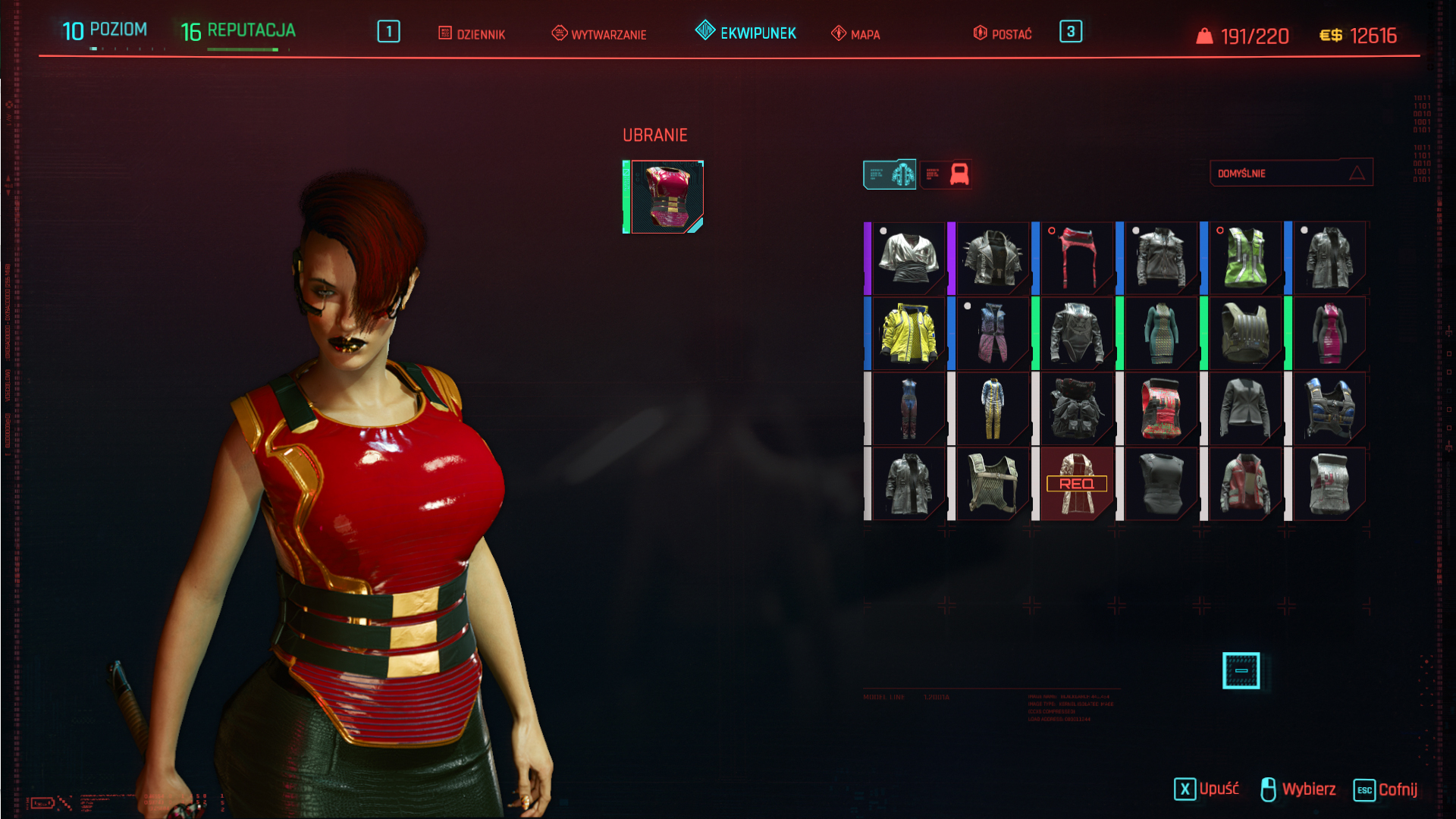Pick the yellow jacket item

click(908, 334)
